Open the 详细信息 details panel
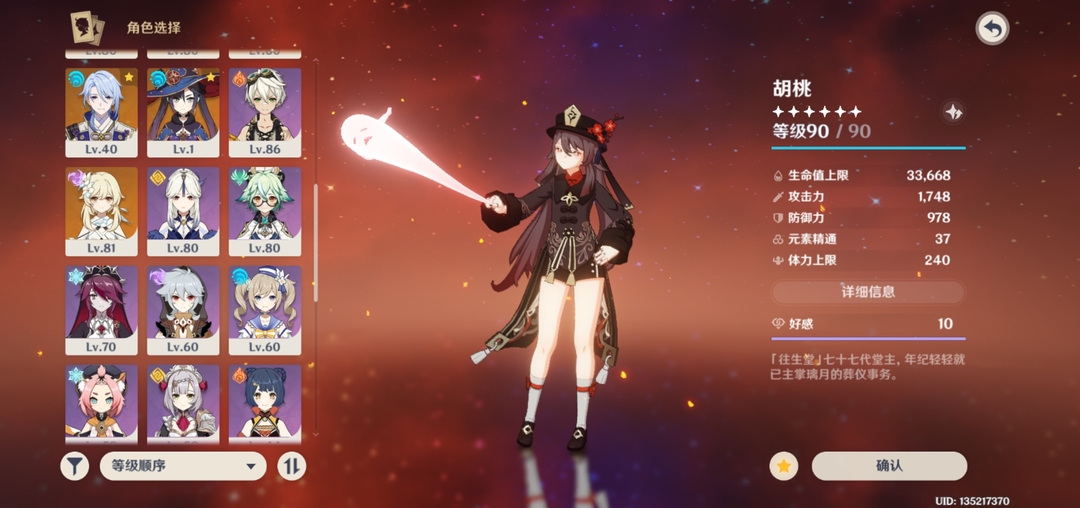The width and height of the screenshot is (1080, 508). tap(867, 292)
